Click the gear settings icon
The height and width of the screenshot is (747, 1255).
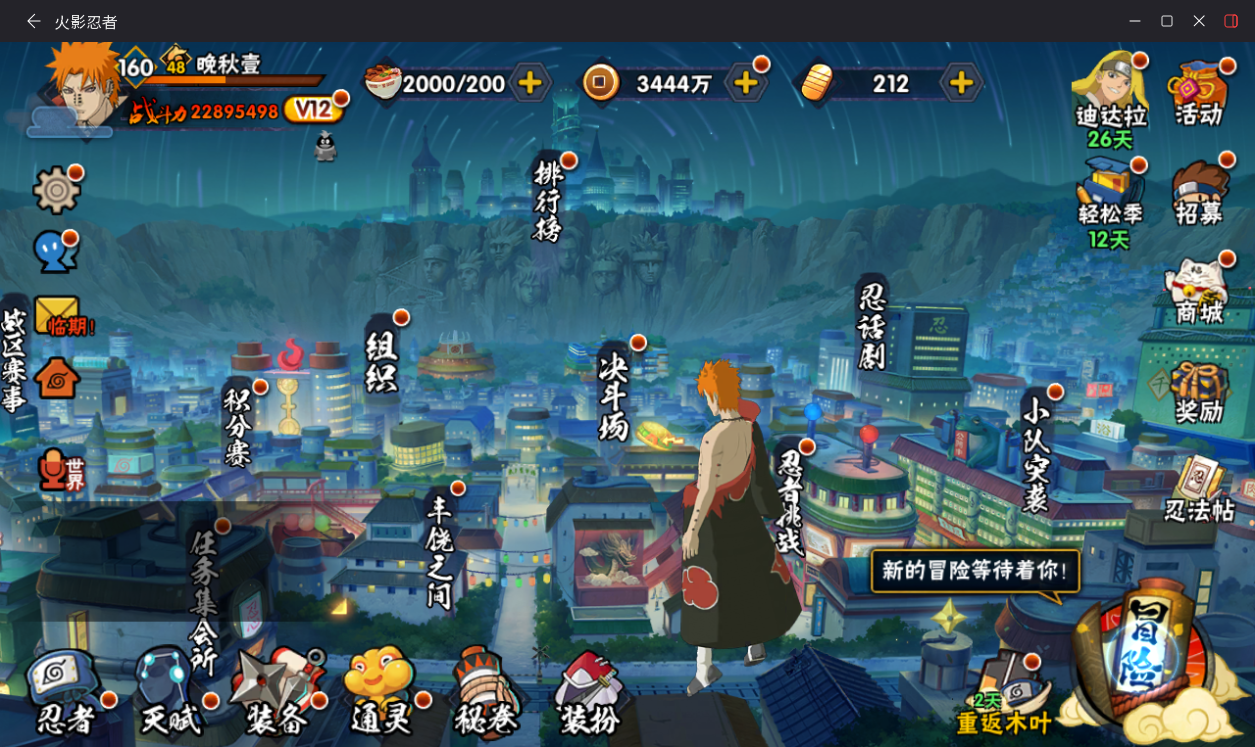pyautogui.click(x=56, y=189)
